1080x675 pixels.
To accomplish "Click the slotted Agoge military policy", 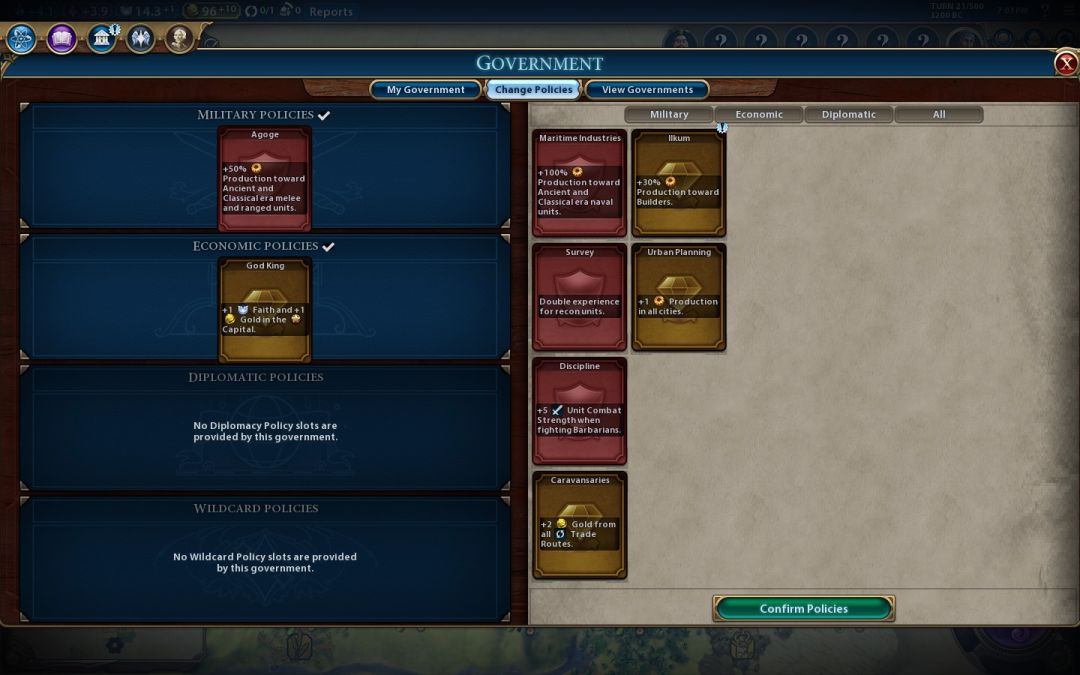I will 265,178.
